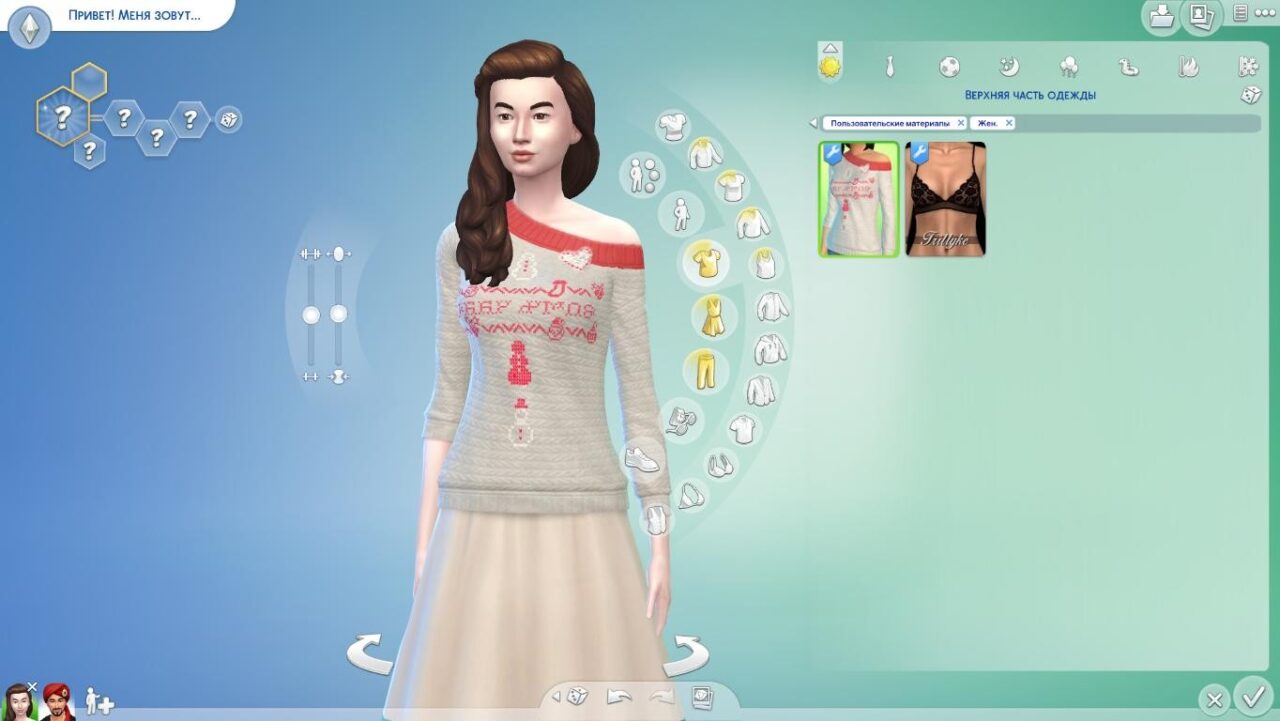Switch to the Sleepwear tab with the moon
This screenshot has height=721, width=1280.
[x=1009, y=67]
